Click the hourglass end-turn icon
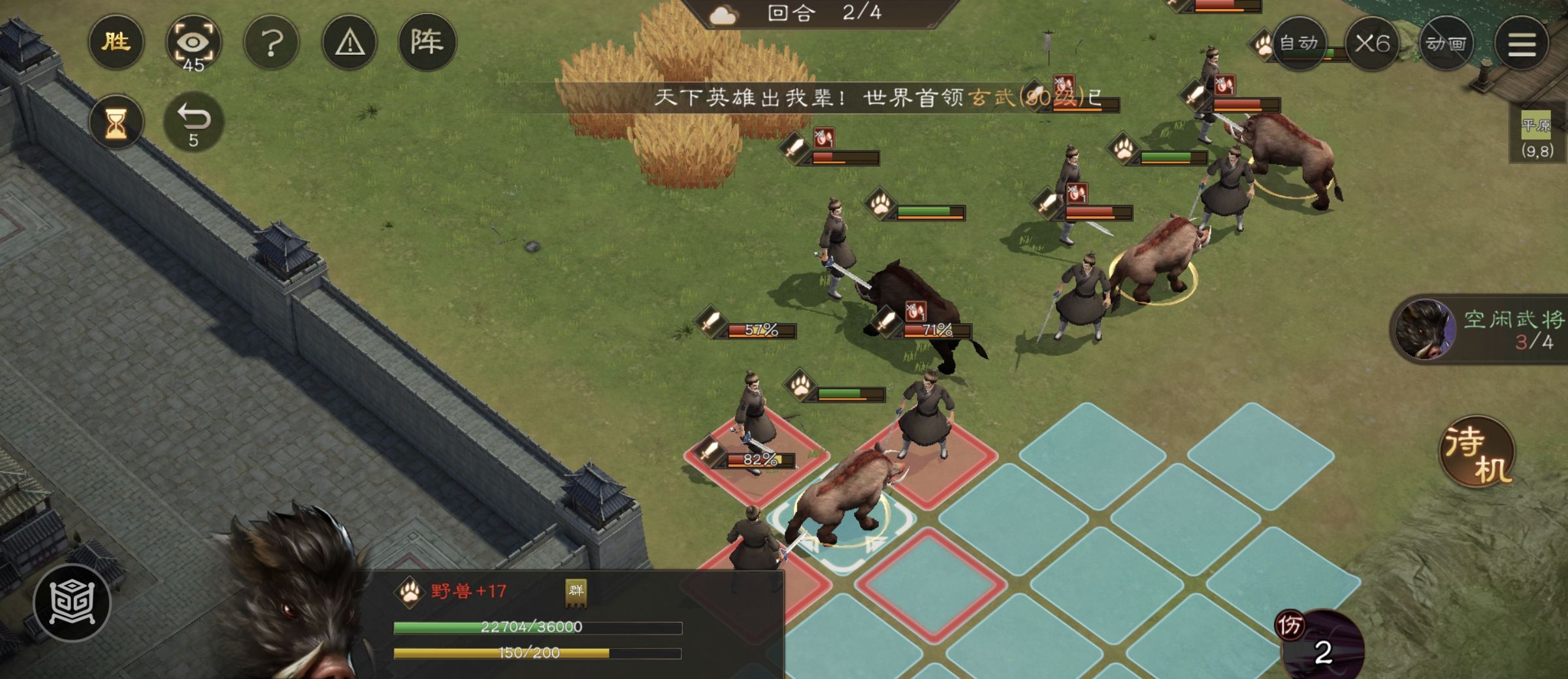1568x679 pixels. click(116, 122)
